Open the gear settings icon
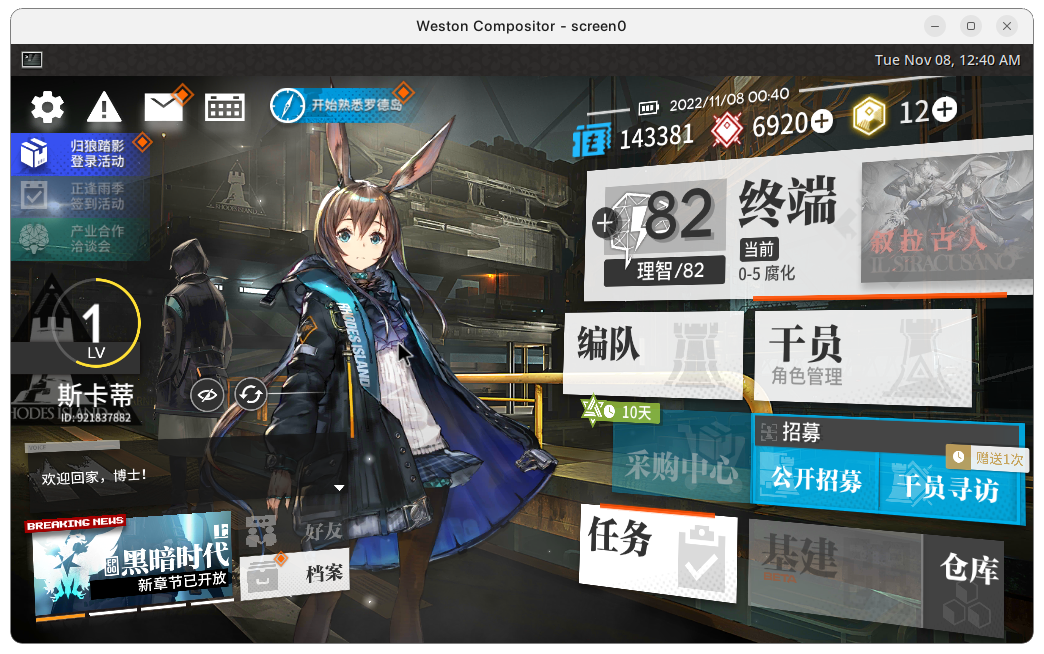Image resolution: width=1044 pixels, height=654 pixels. [x=47, y=107]
